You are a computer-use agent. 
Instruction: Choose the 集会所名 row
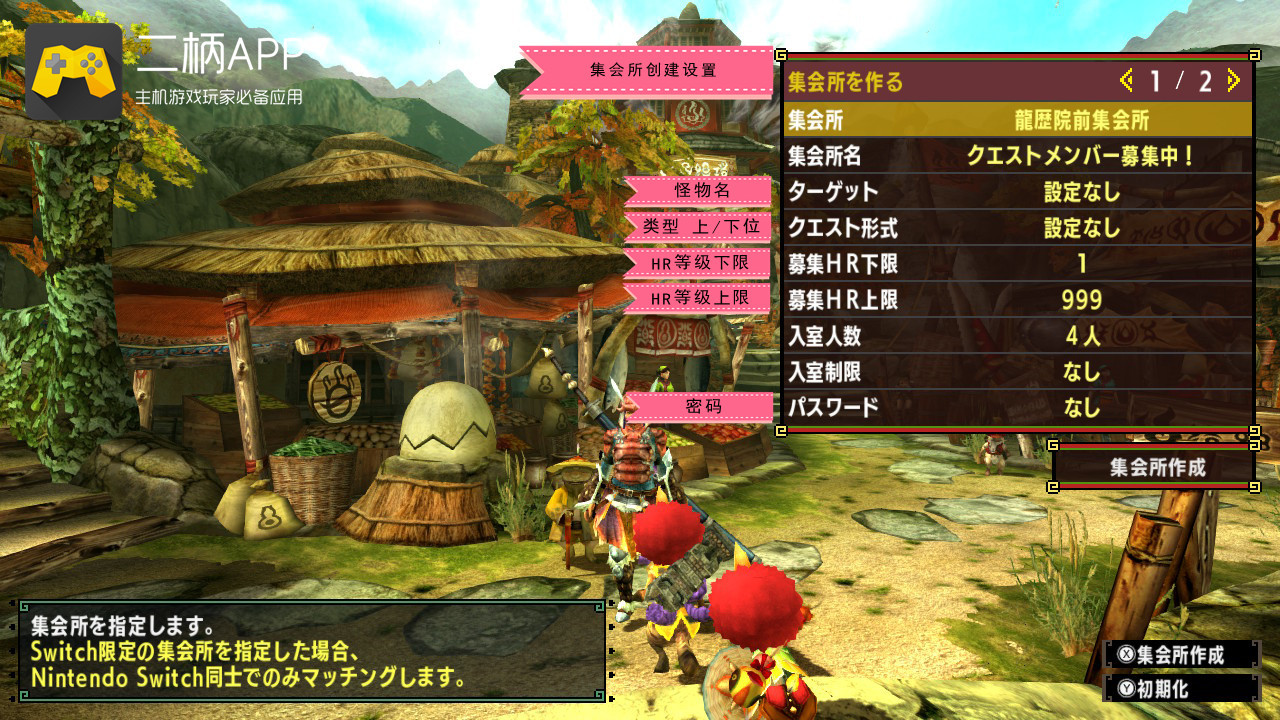pos(1017,156)
